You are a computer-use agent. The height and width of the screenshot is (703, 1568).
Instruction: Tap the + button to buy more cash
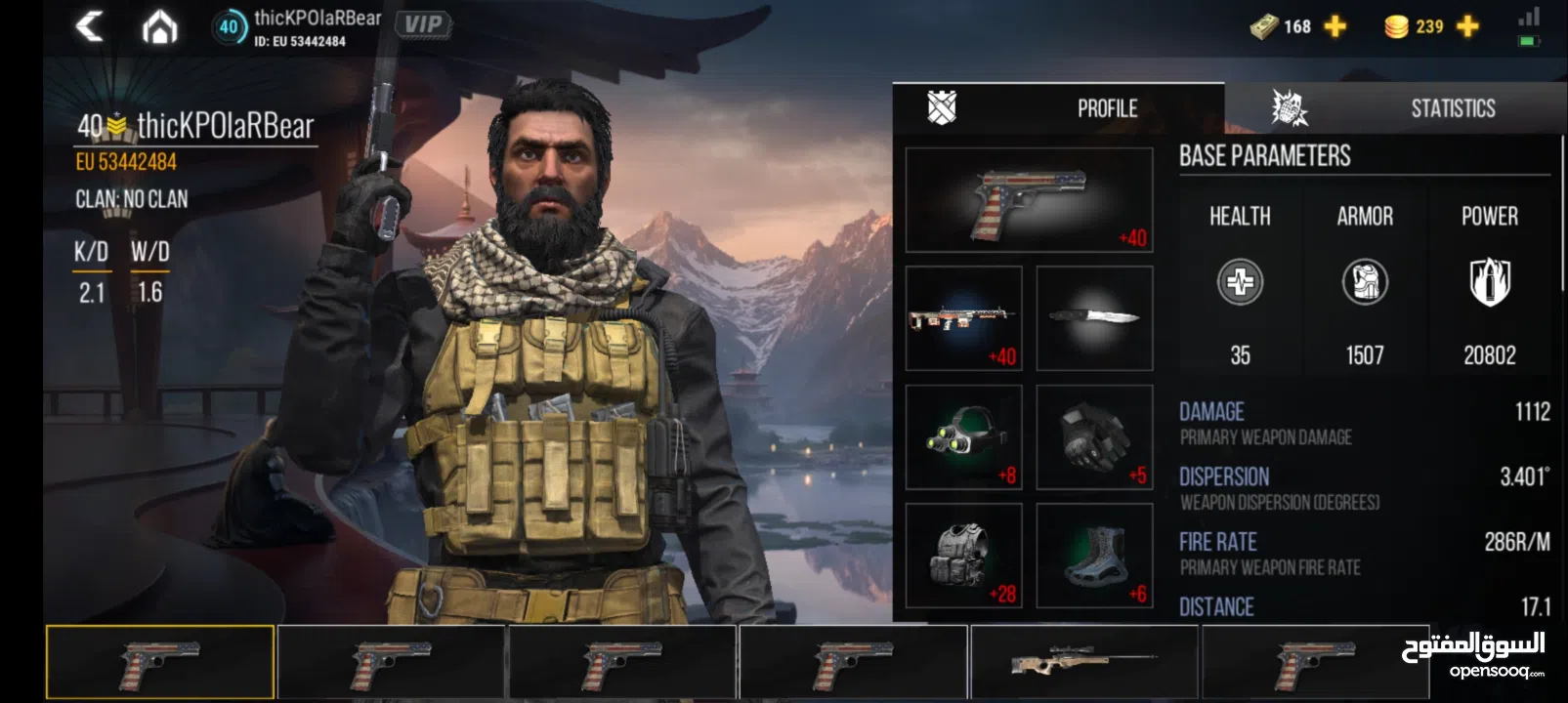point(1333,26)
